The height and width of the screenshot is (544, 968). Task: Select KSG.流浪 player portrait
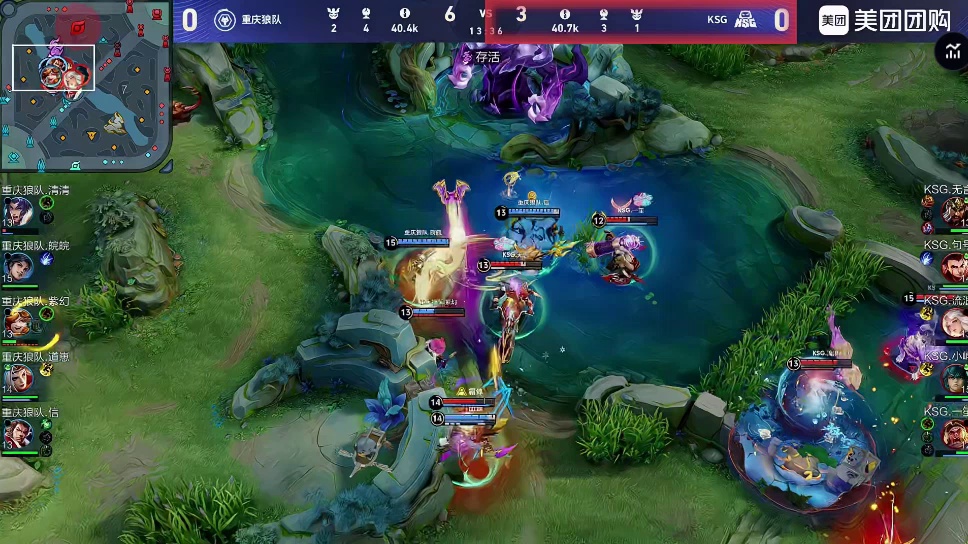[x=952, y=322]
